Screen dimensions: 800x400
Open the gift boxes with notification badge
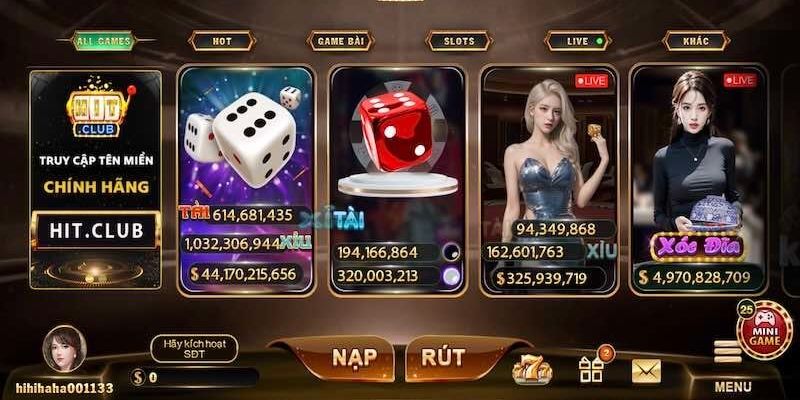click(x=592, y=368)
